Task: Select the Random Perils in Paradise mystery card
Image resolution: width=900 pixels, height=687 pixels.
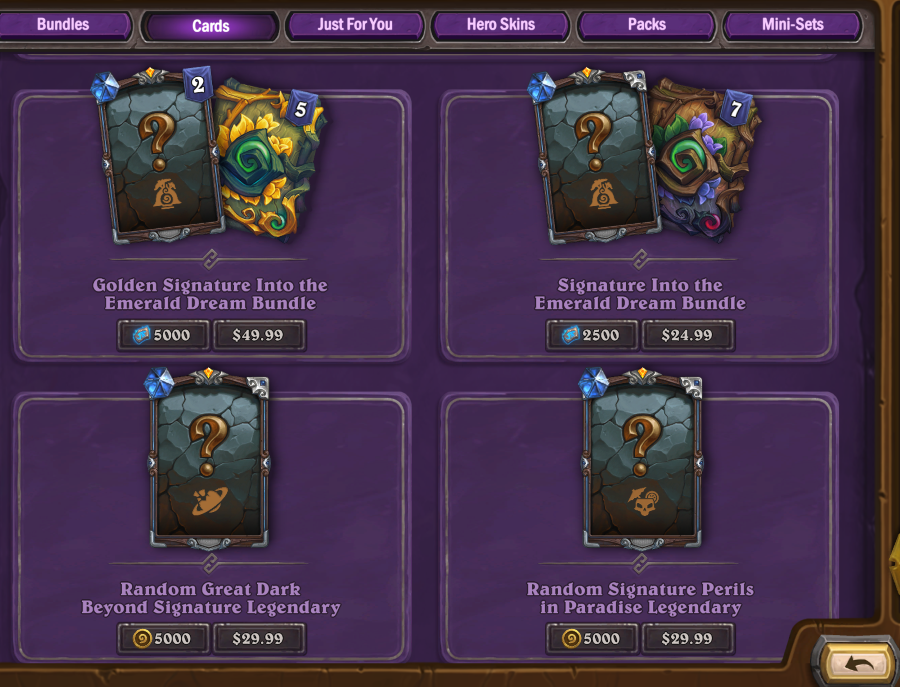Action: 643,460
